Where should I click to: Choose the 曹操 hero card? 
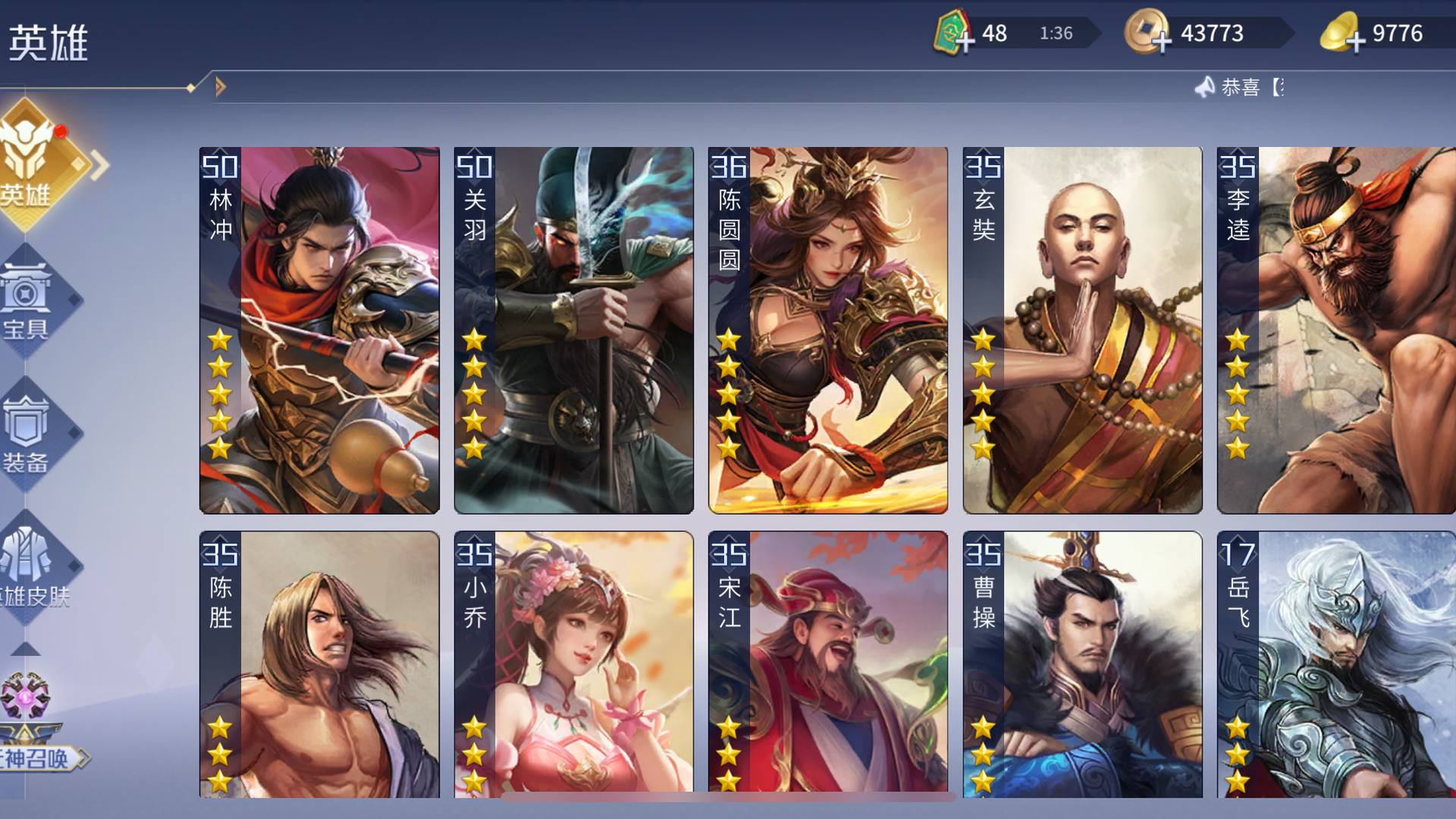click(1082, 664)
